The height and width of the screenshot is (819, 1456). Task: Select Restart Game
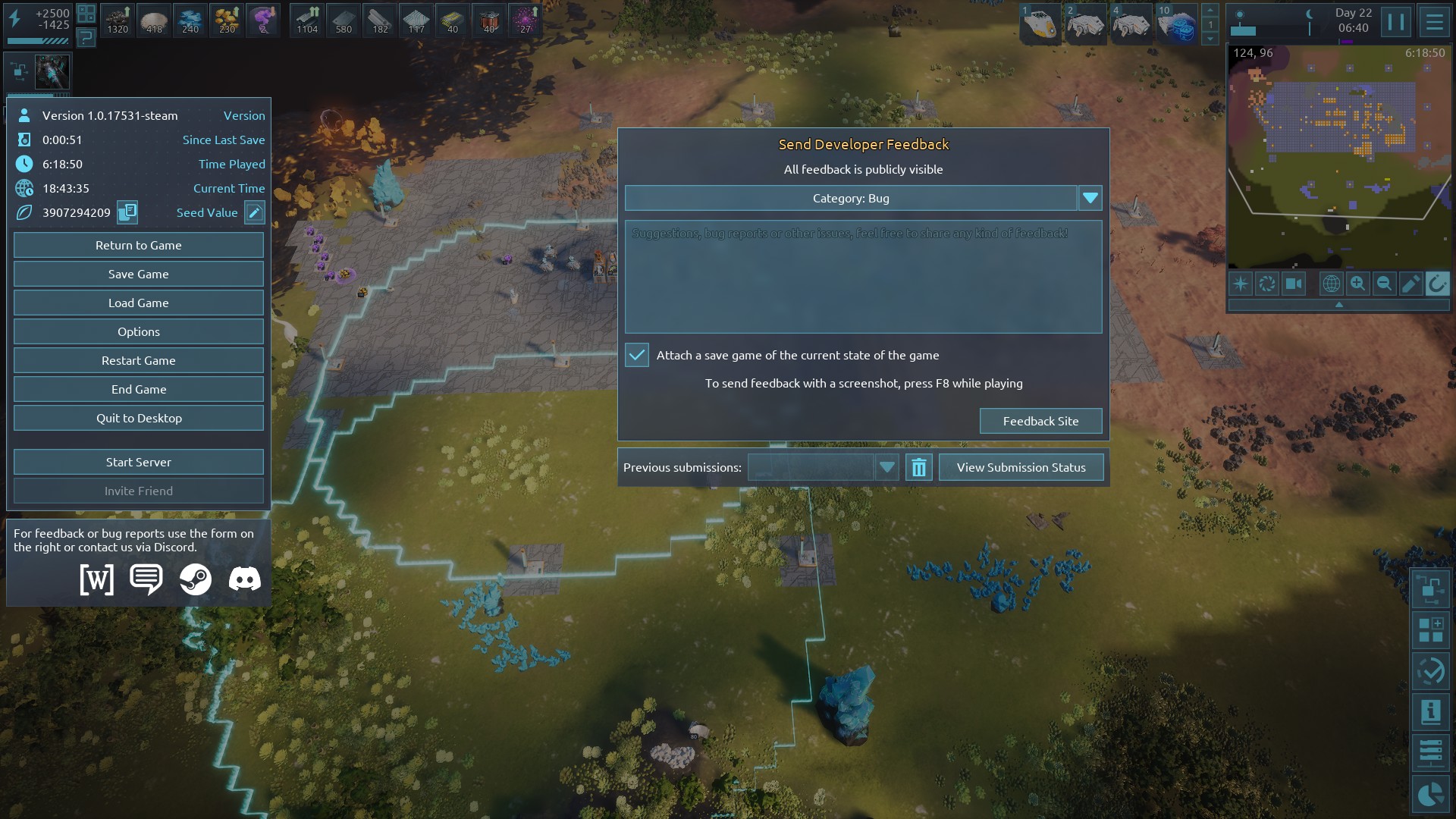[x=138, y=360]
